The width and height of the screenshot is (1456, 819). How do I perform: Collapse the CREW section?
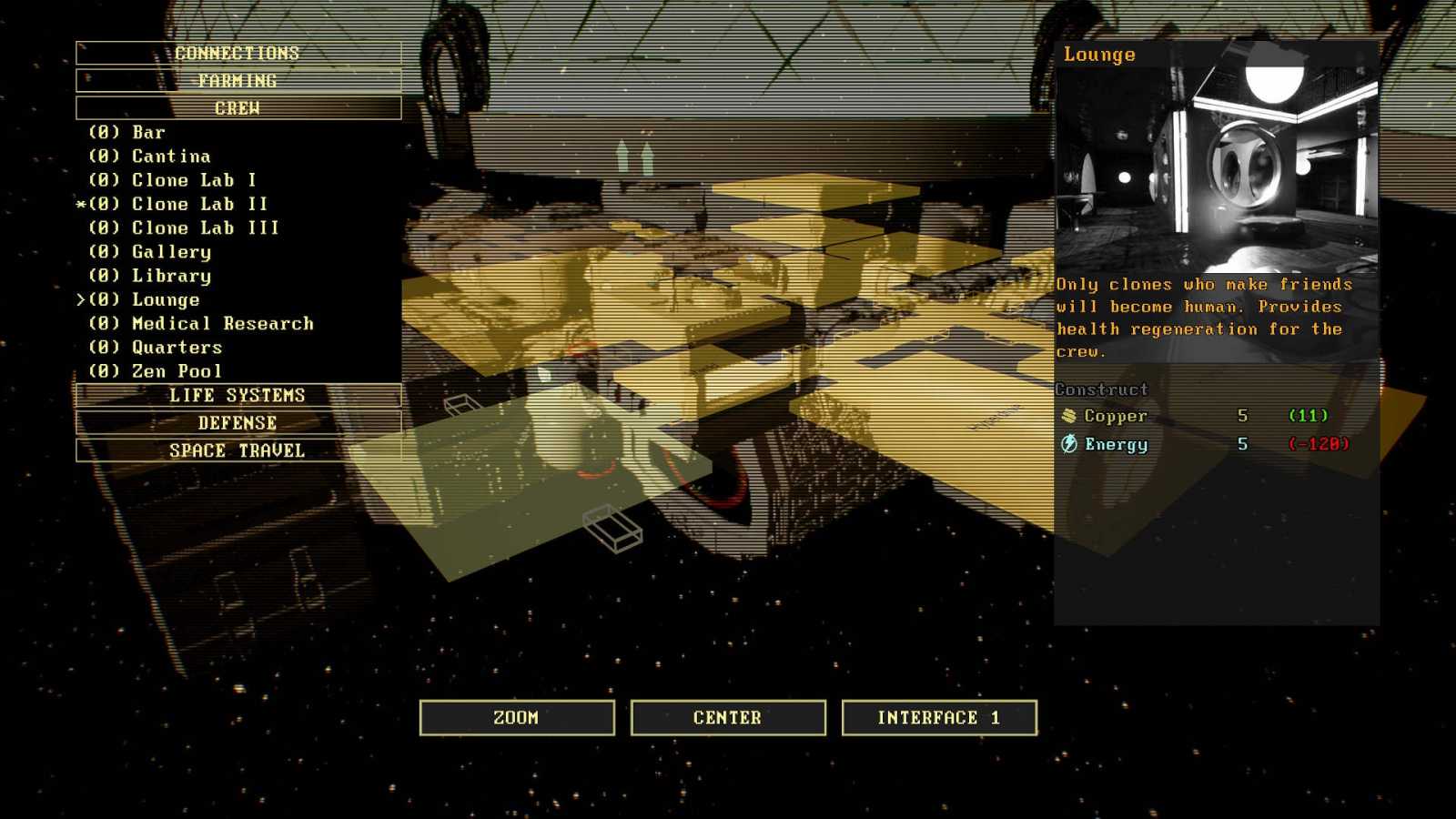[238, 106]
